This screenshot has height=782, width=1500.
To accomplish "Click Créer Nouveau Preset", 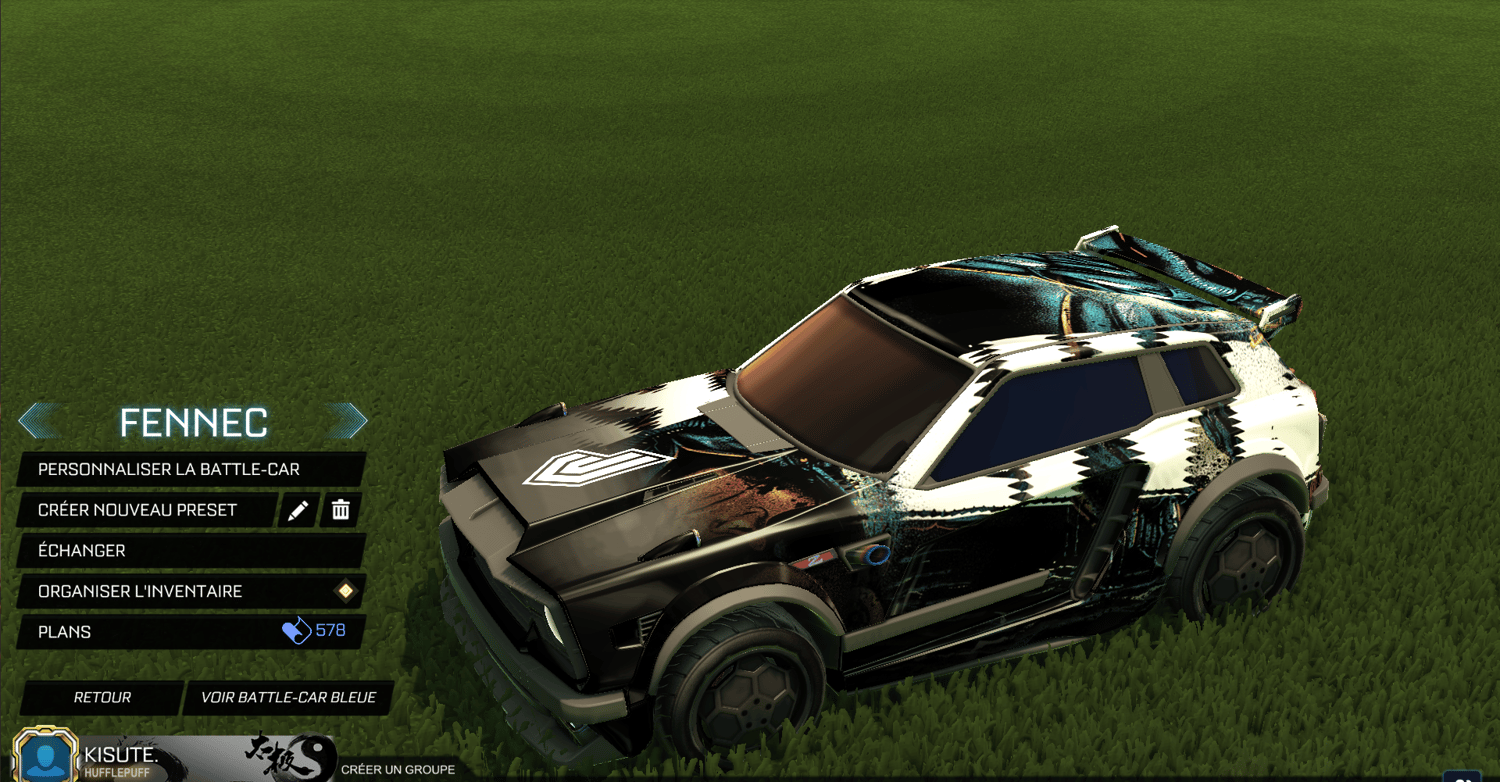I will (x=135, y=510).
